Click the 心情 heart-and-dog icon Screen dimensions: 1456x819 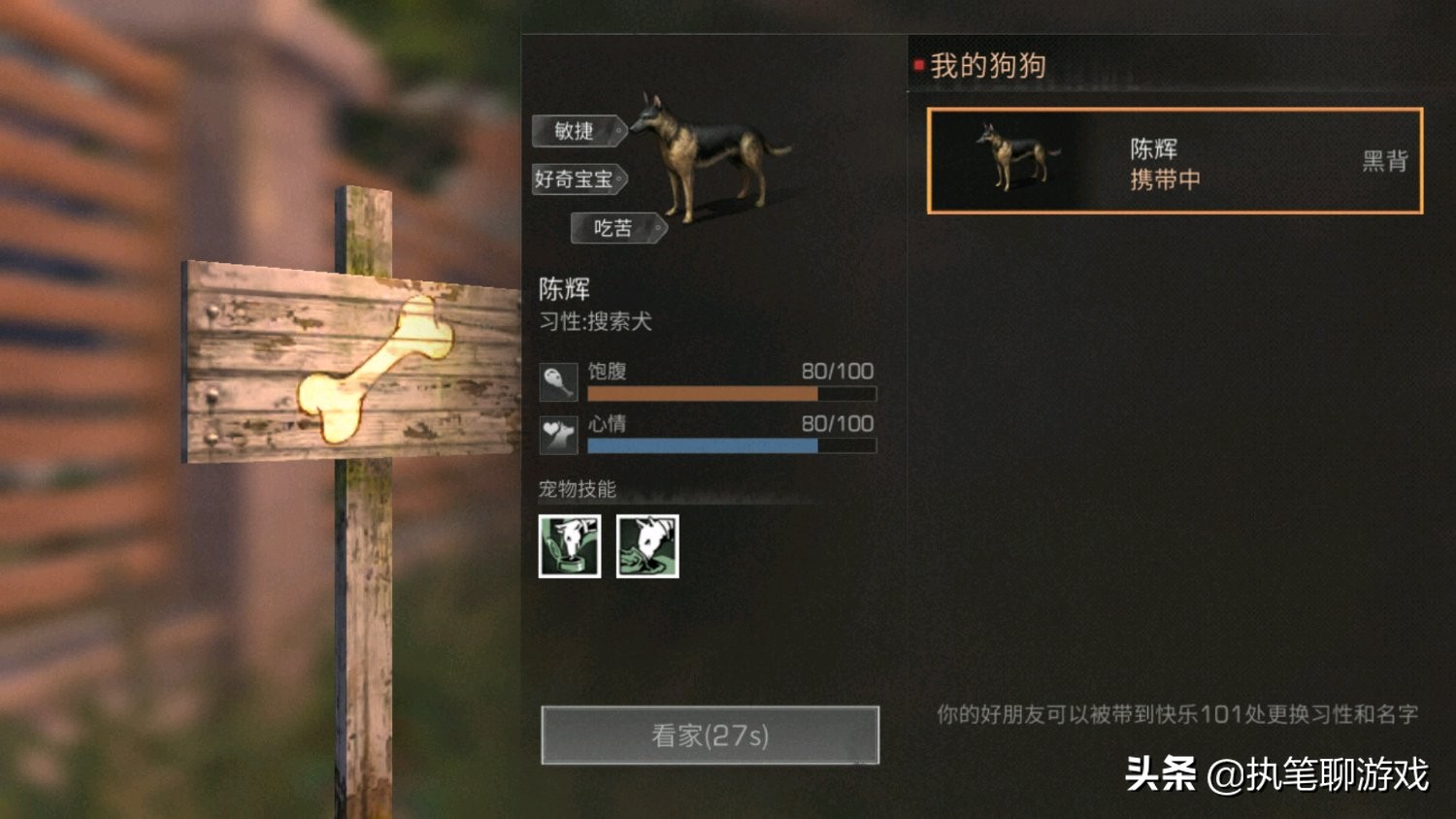pos(561,435)
